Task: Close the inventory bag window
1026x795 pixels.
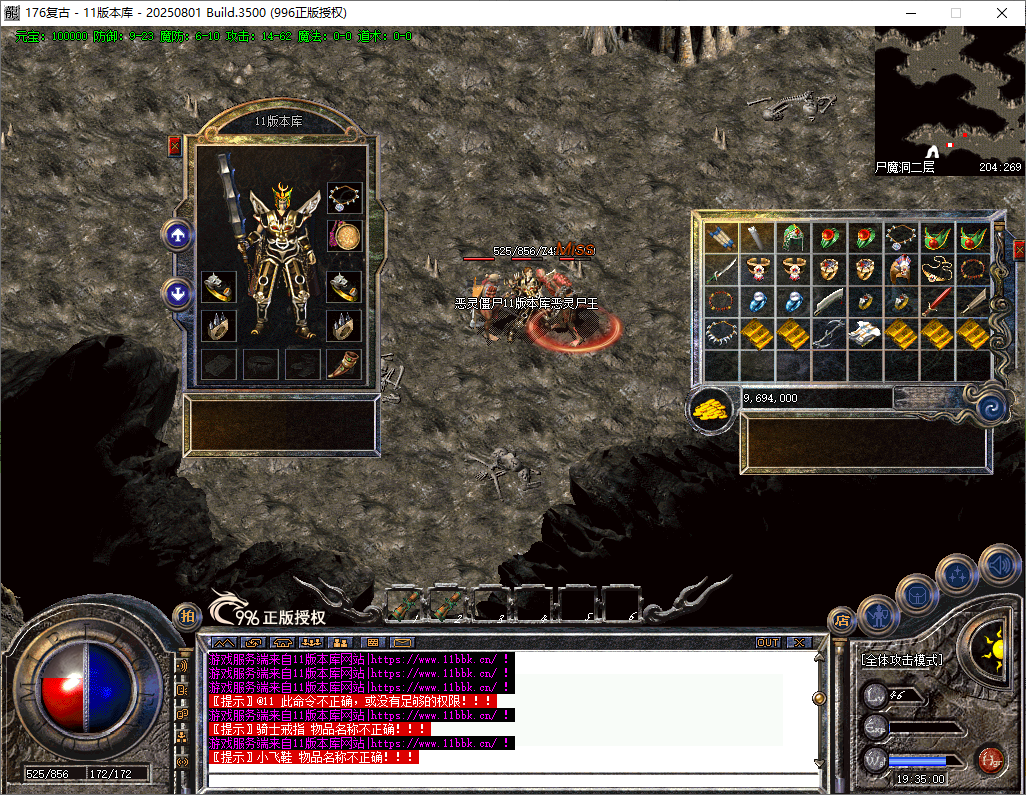Action: pyautogui.click(x=1019, y=249)
